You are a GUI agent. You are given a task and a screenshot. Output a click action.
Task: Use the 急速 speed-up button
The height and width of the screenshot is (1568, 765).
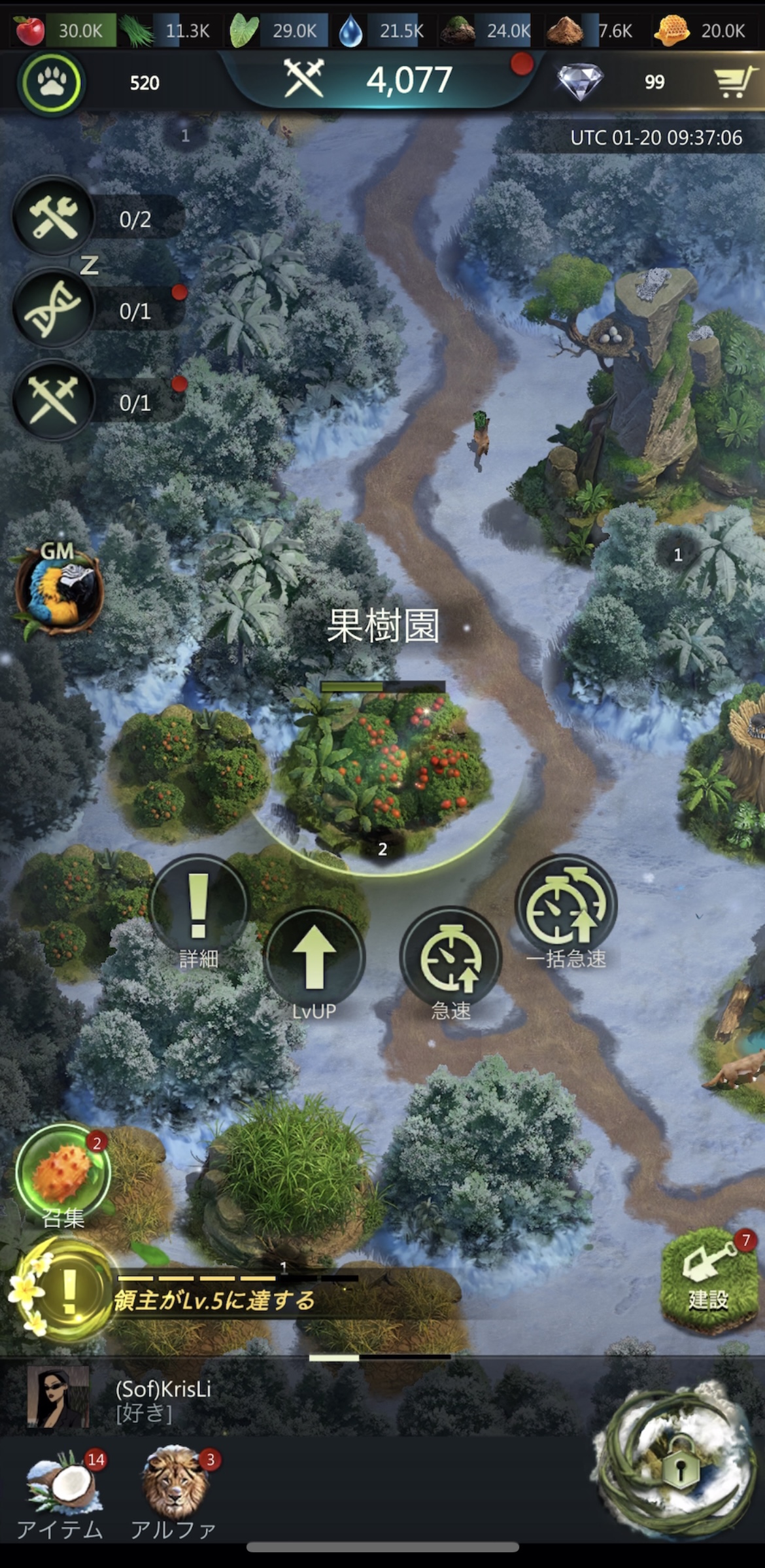click(x=450, y=958)
